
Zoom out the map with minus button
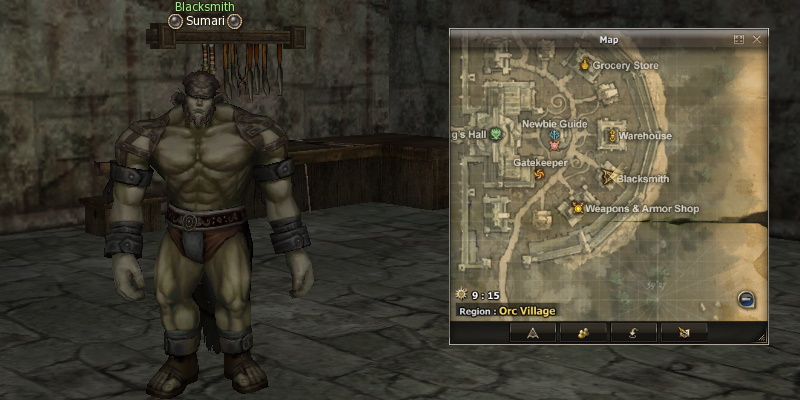(x=746, y=299)
